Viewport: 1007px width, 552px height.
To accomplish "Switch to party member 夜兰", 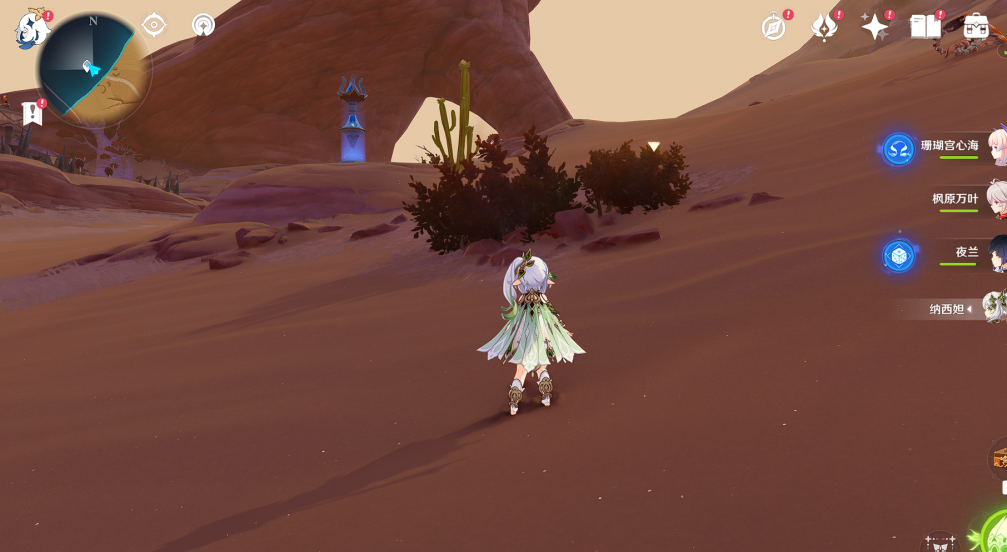I will pos(966,253).
